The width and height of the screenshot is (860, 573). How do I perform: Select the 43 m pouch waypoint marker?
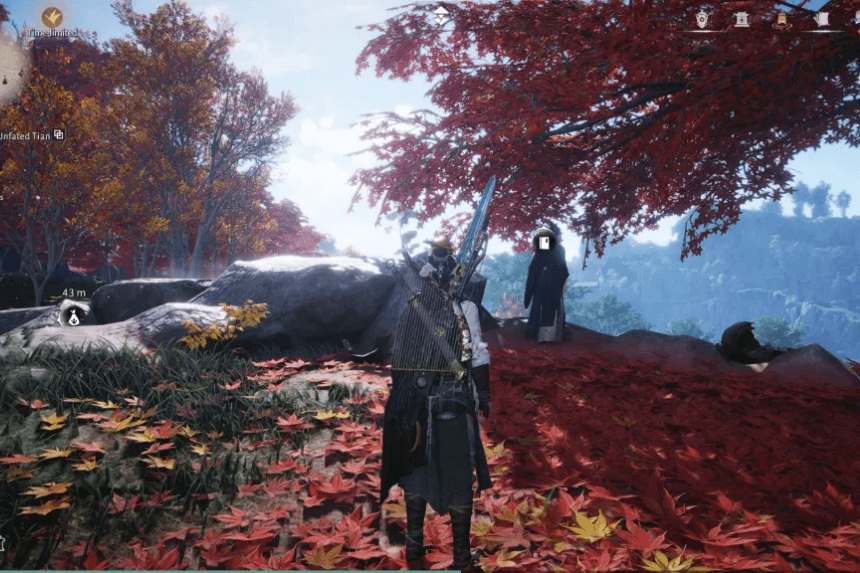click(73, 316)
